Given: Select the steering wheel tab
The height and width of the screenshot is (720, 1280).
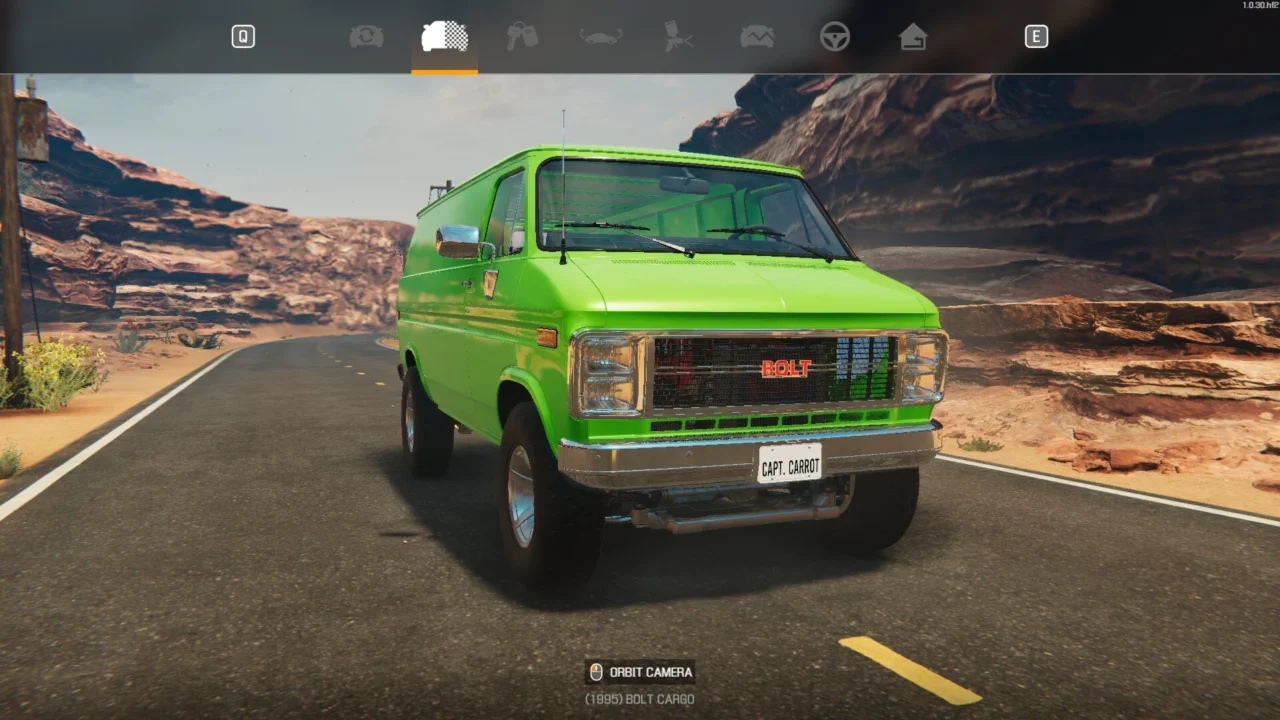Looking at the screenshot, I should (x=835, y=37).
